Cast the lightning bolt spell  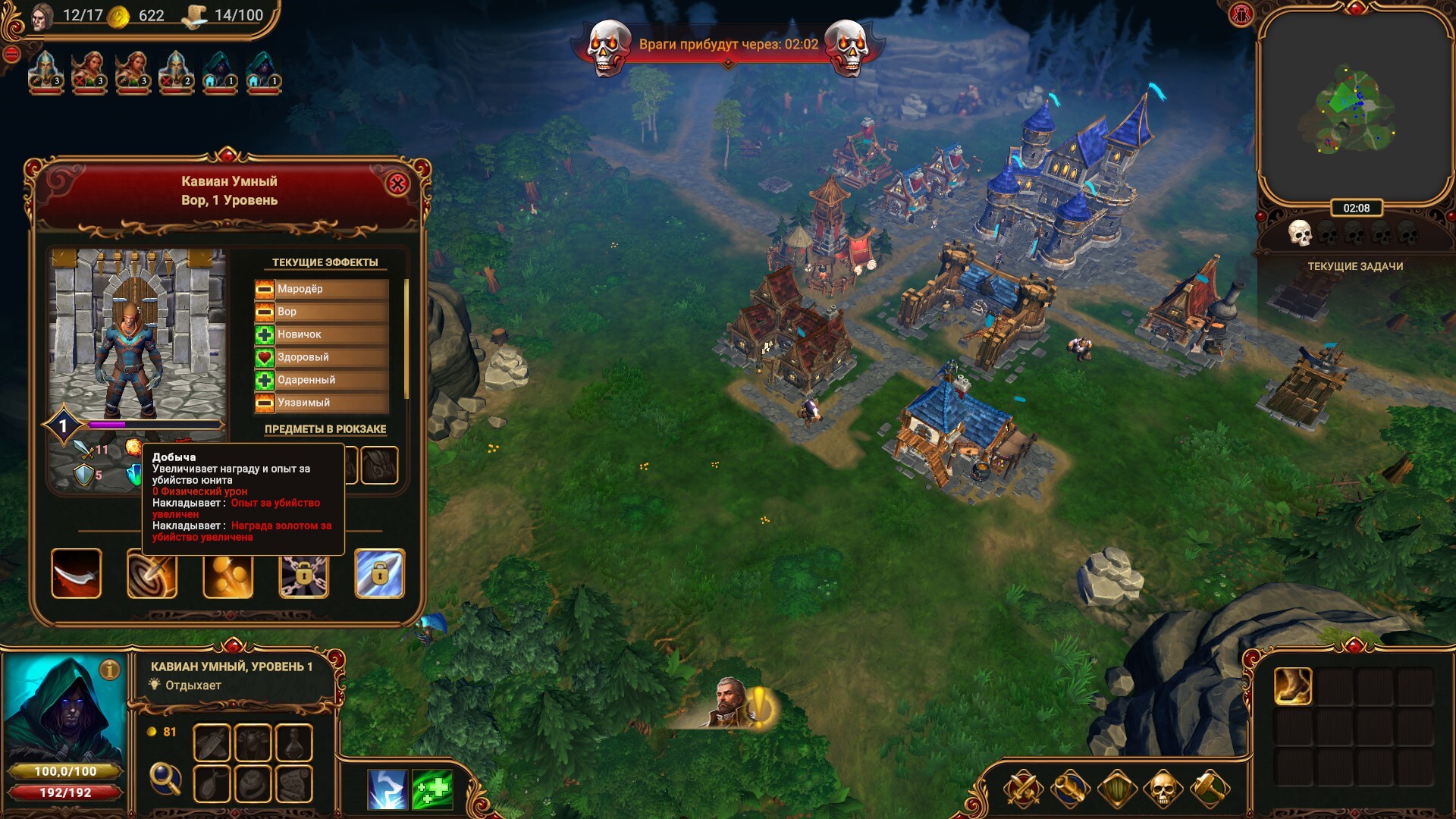(388, 789)
